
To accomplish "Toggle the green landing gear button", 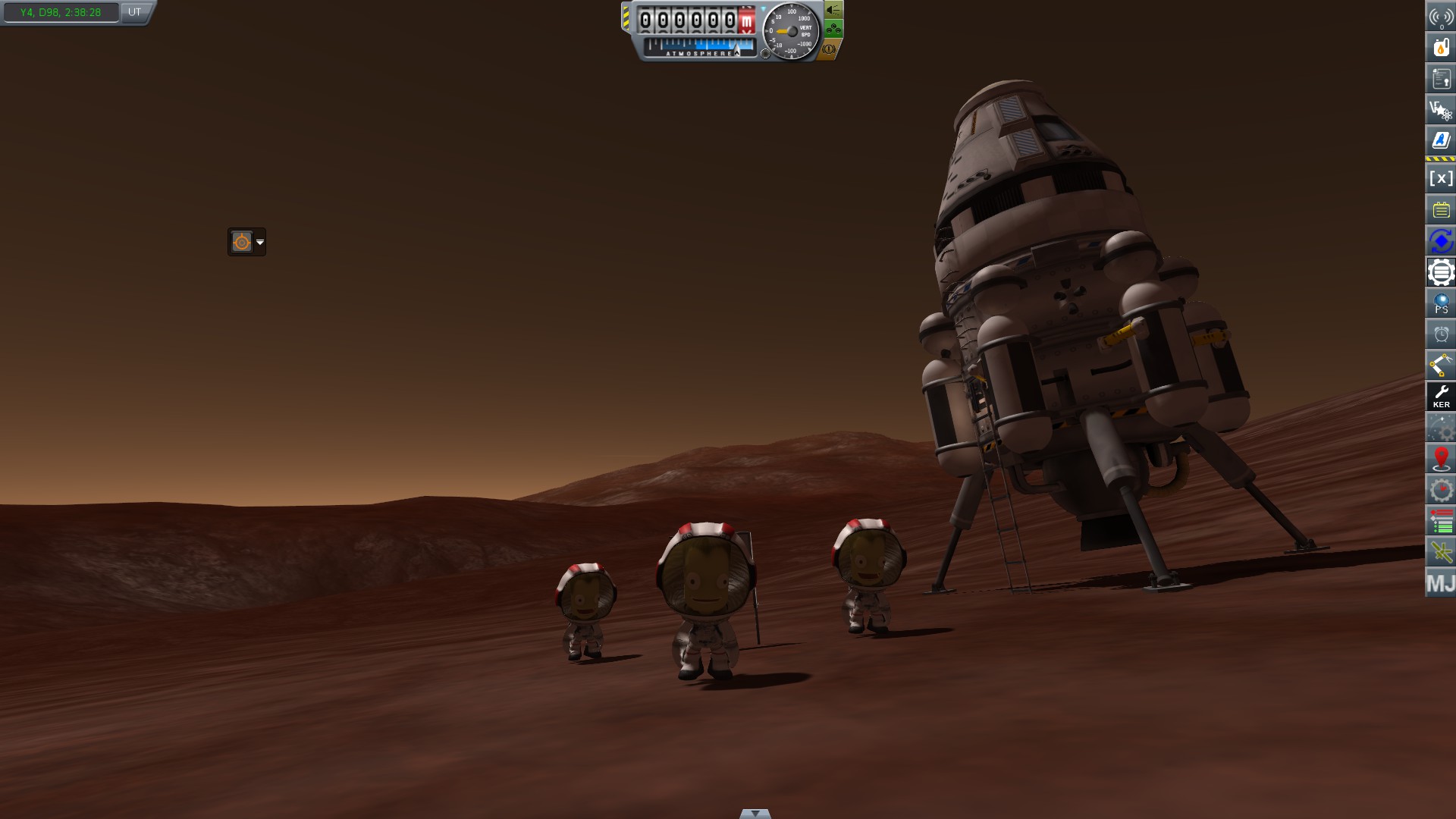I will pyautogui.click(x=833, y=30).
